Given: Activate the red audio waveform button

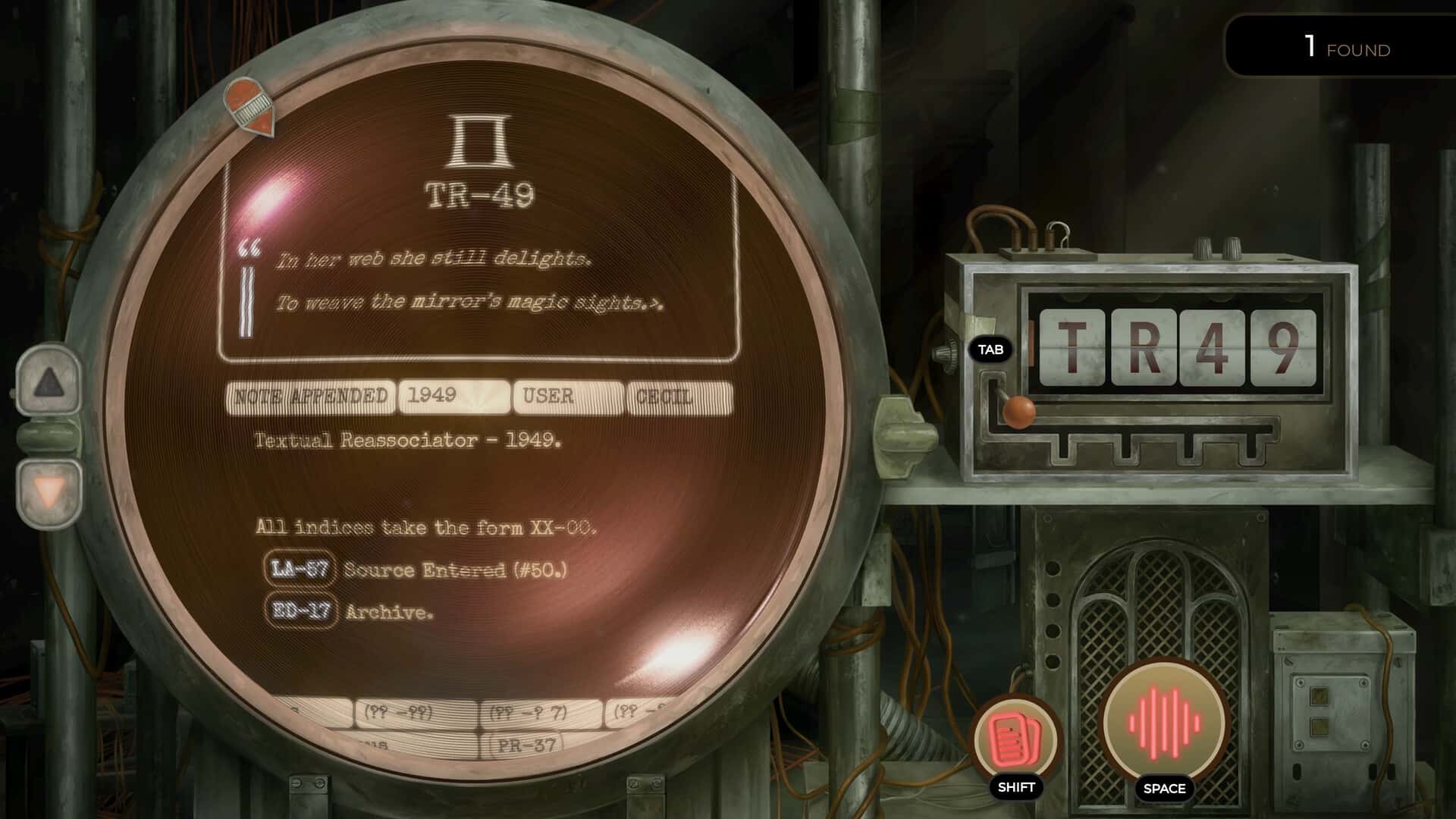Looking at the screenshot, I should (1163, 721).
